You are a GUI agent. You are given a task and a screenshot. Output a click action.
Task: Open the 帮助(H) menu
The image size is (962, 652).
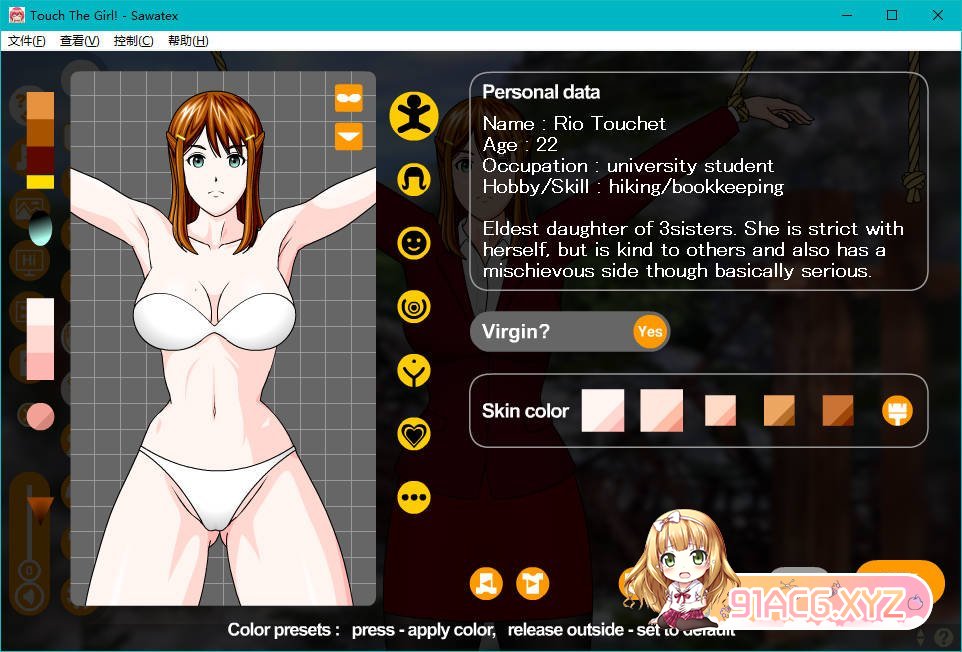click(x=188, y=41)
